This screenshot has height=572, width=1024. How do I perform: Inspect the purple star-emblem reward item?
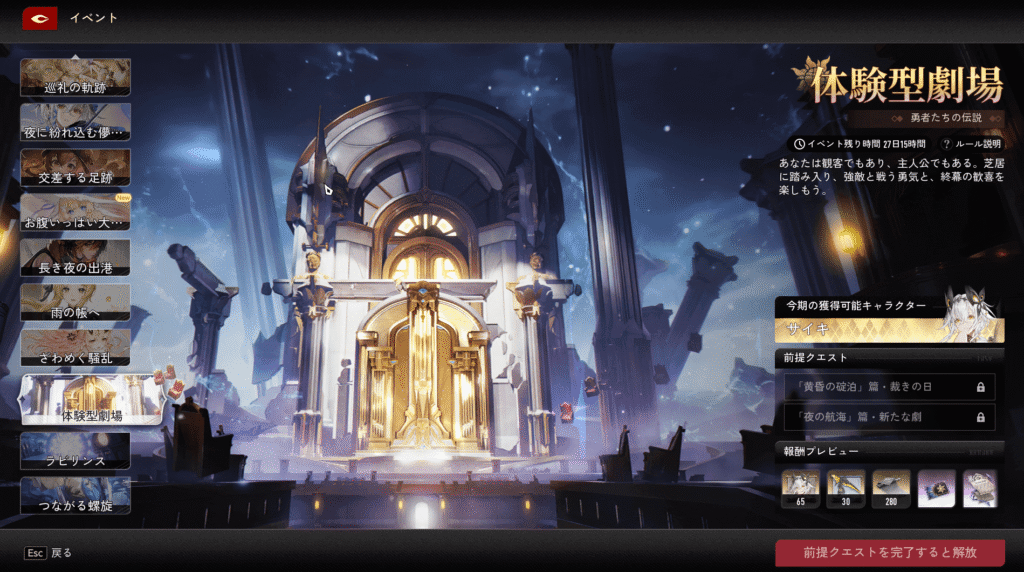pyautogui.click(x=936, y=488)
